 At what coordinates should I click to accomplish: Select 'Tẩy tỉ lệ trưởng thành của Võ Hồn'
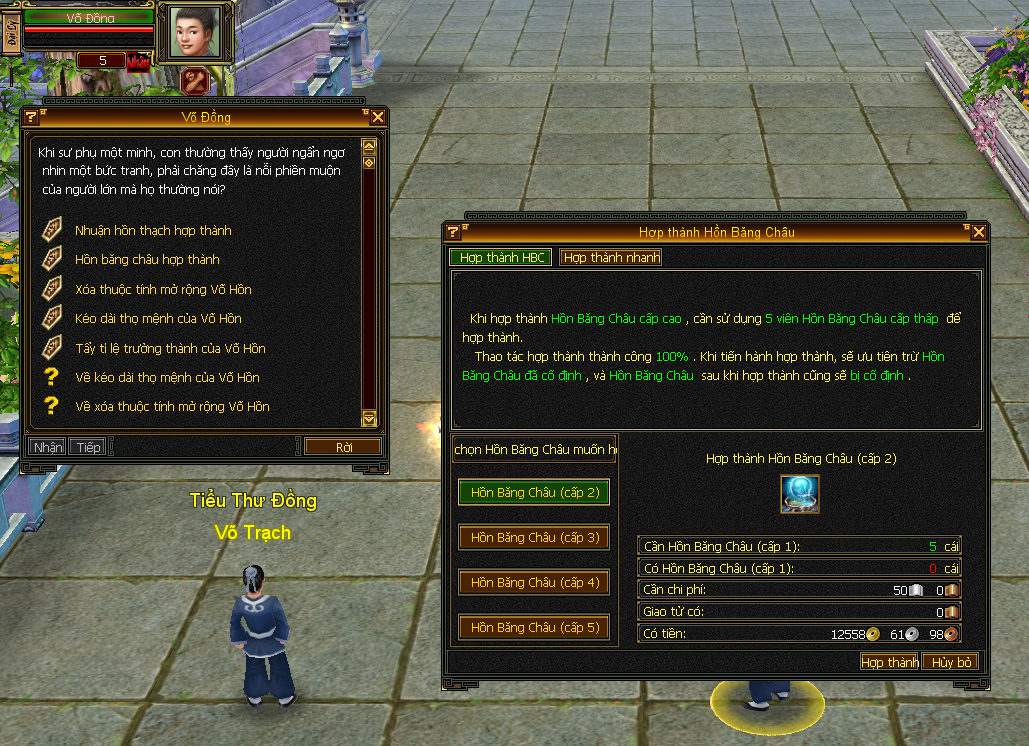coord(170,349)
